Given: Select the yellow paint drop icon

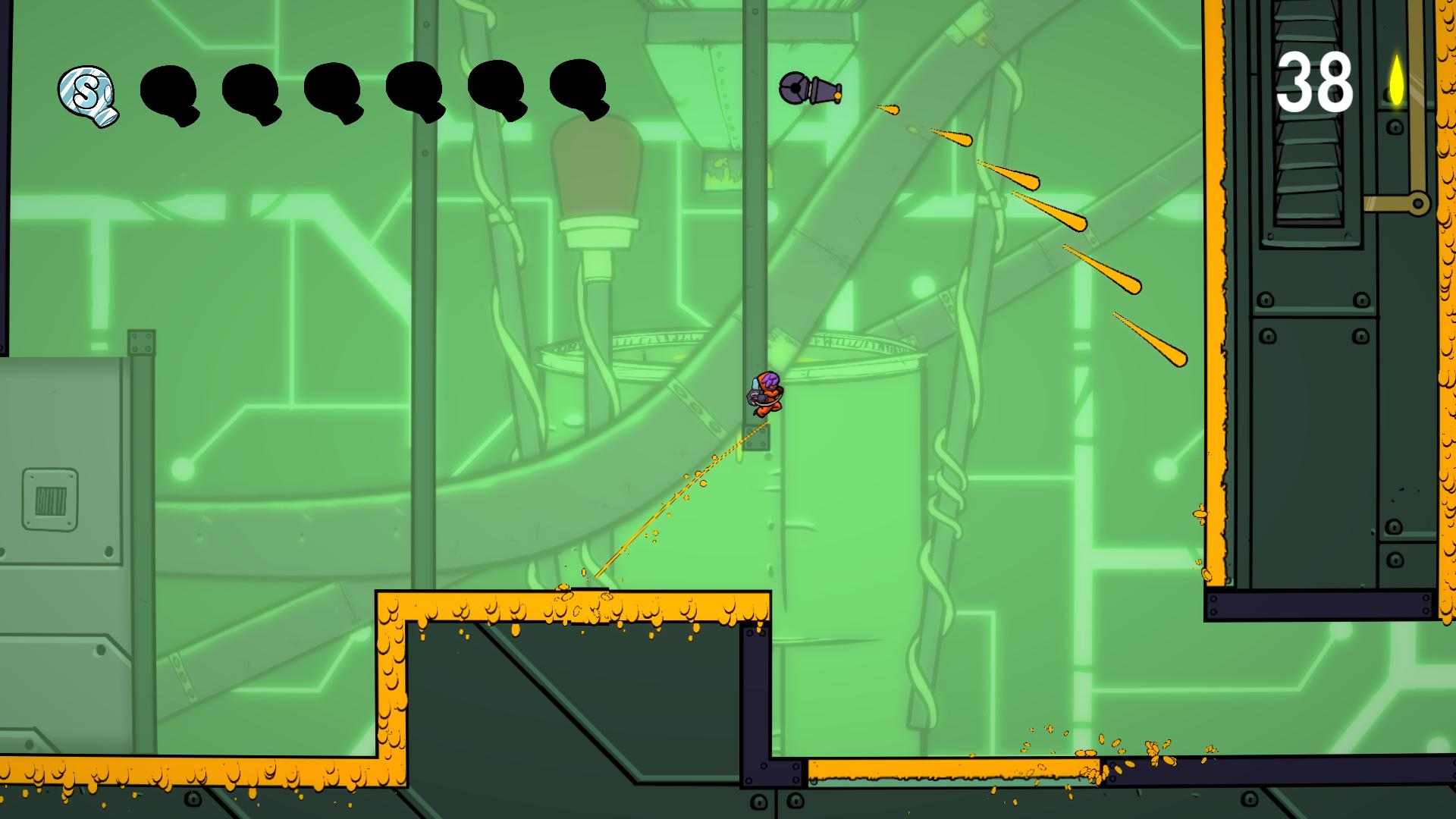Looking at the screenshot, I should pyautogui.click(x=1396, y=80).
